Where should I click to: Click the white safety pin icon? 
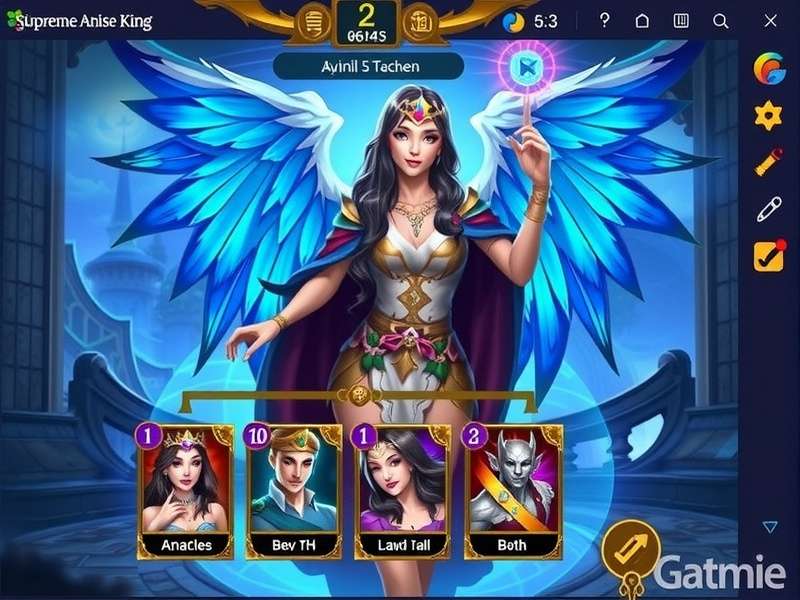[x=768, y=209]
